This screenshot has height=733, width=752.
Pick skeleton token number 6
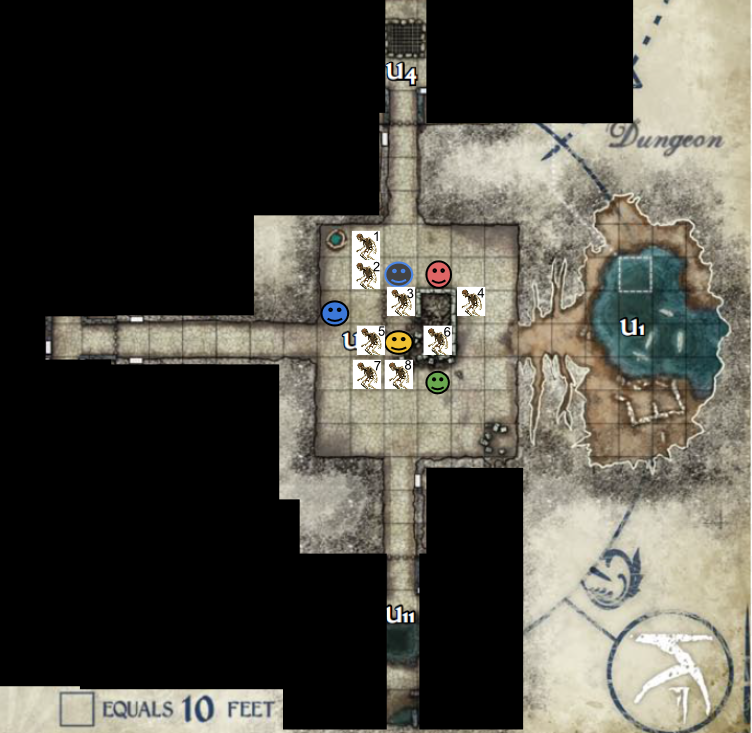click(438, 340)
